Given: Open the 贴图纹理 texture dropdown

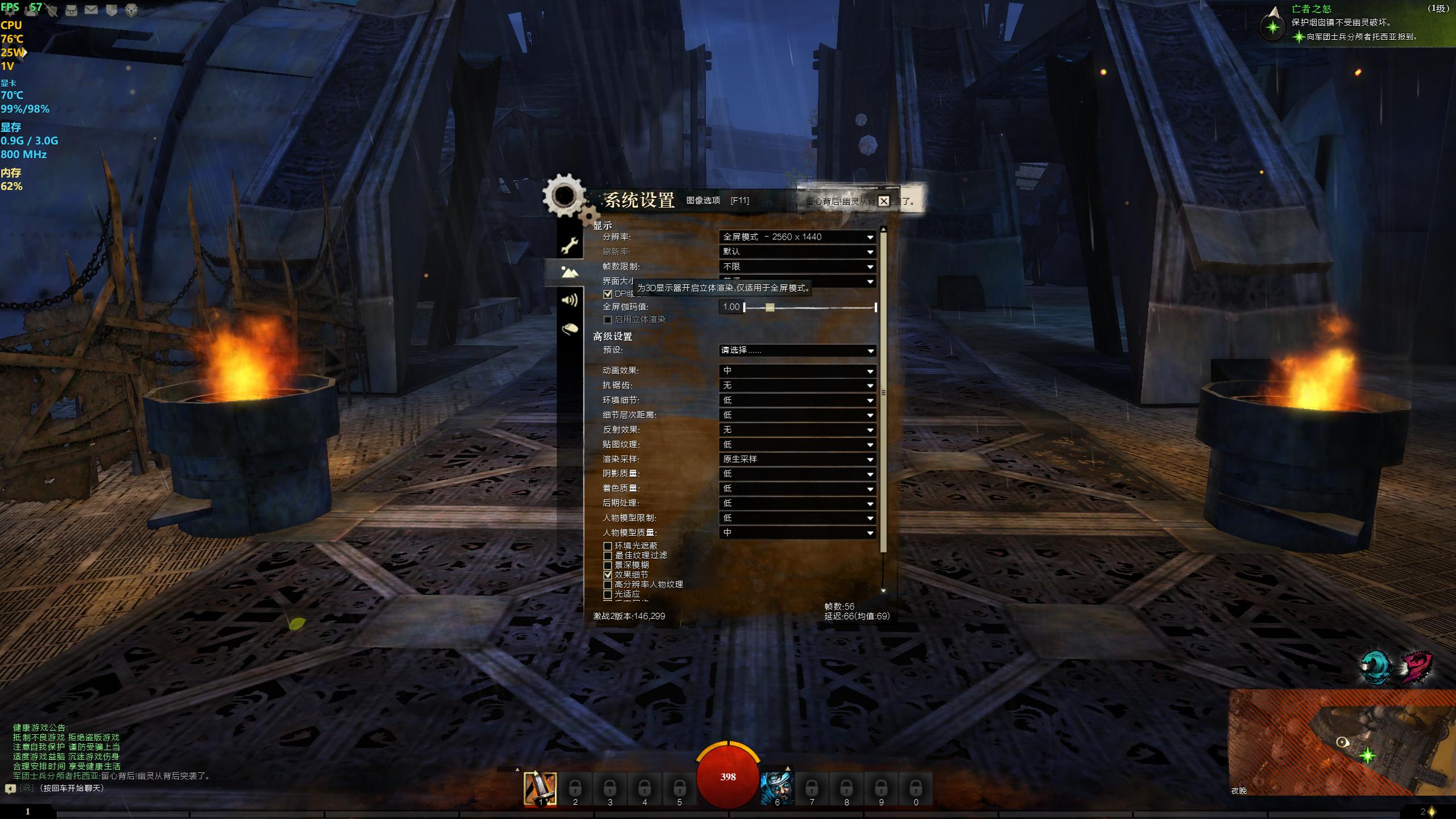Looking at the screenshot, I should click(x=797, y=445).
